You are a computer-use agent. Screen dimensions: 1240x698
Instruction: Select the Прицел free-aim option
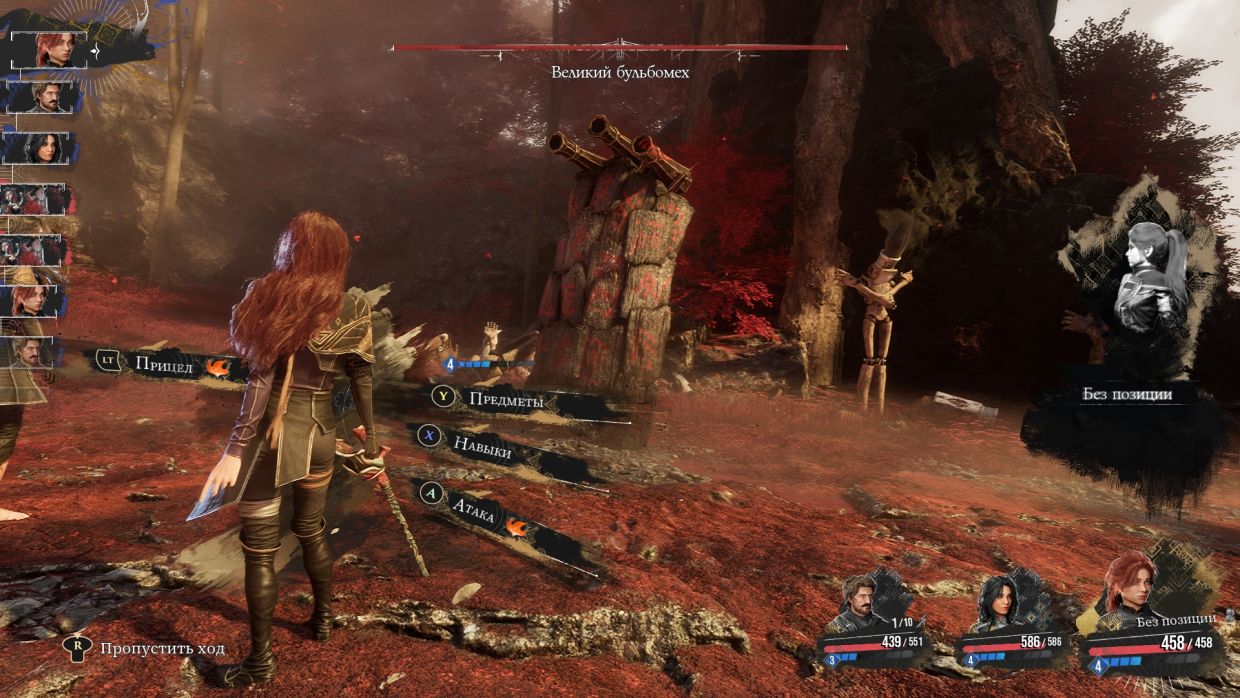[164, 365]
